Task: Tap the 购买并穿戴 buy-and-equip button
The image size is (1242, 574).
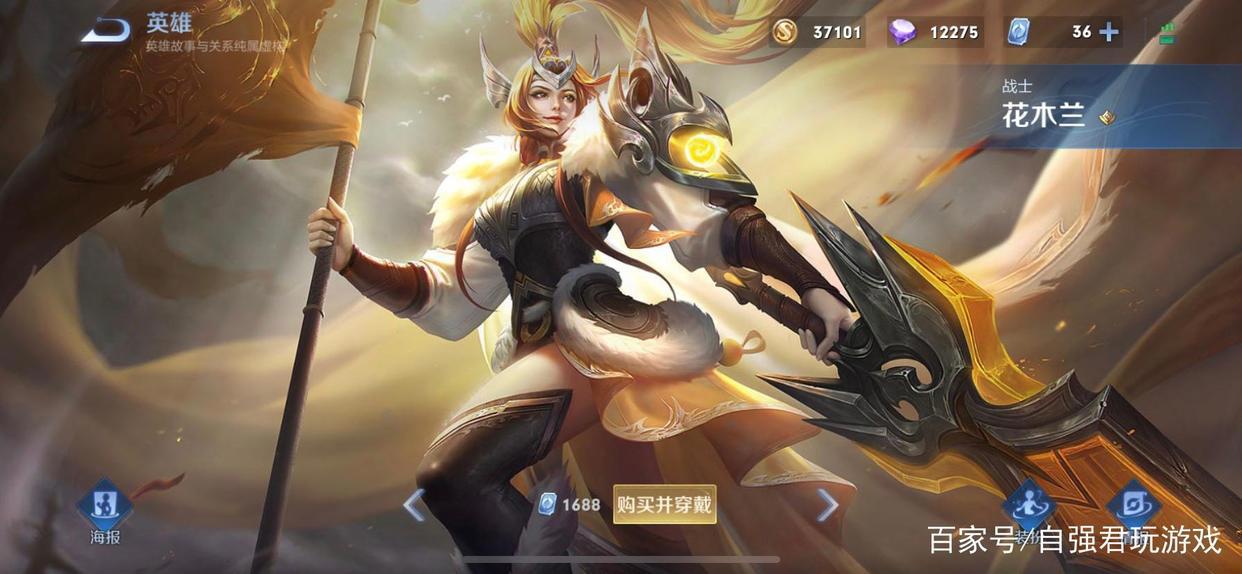Action: 664,504
